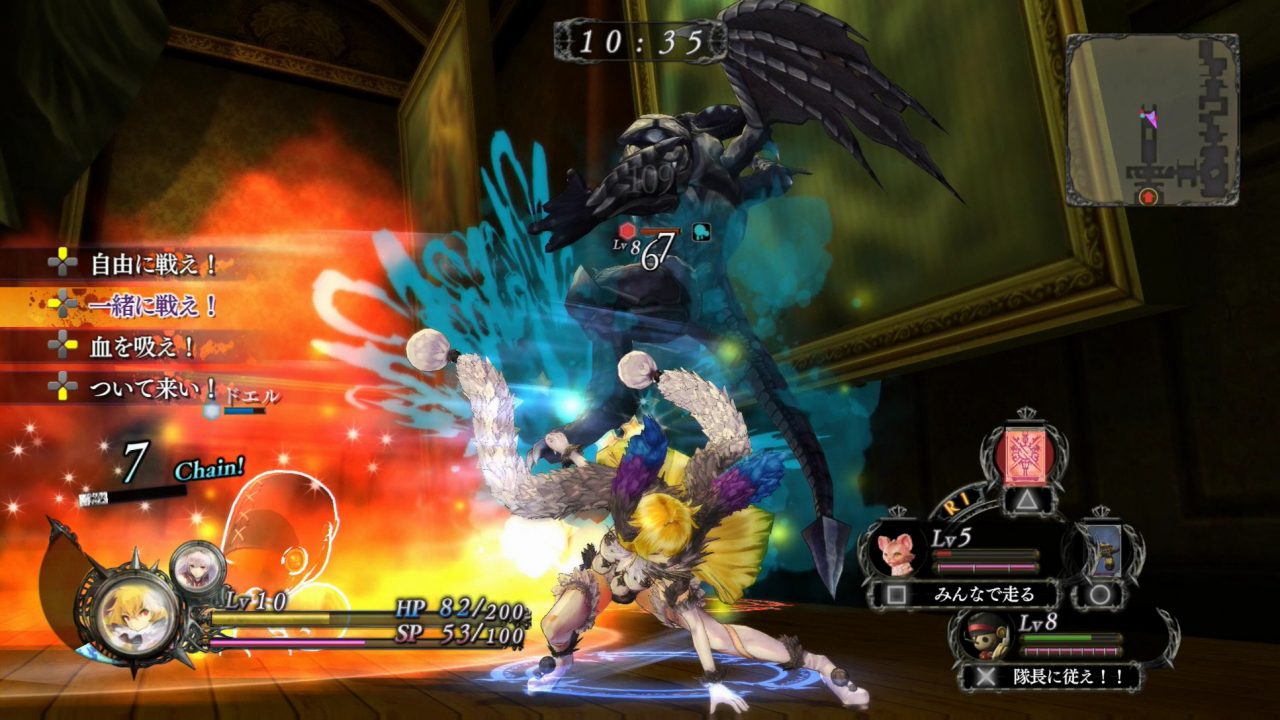This screenshot has width=1280, height=720.
Task: Click the pink cat familiar's Lv5 portrait
Action: [x=898, y=552]
